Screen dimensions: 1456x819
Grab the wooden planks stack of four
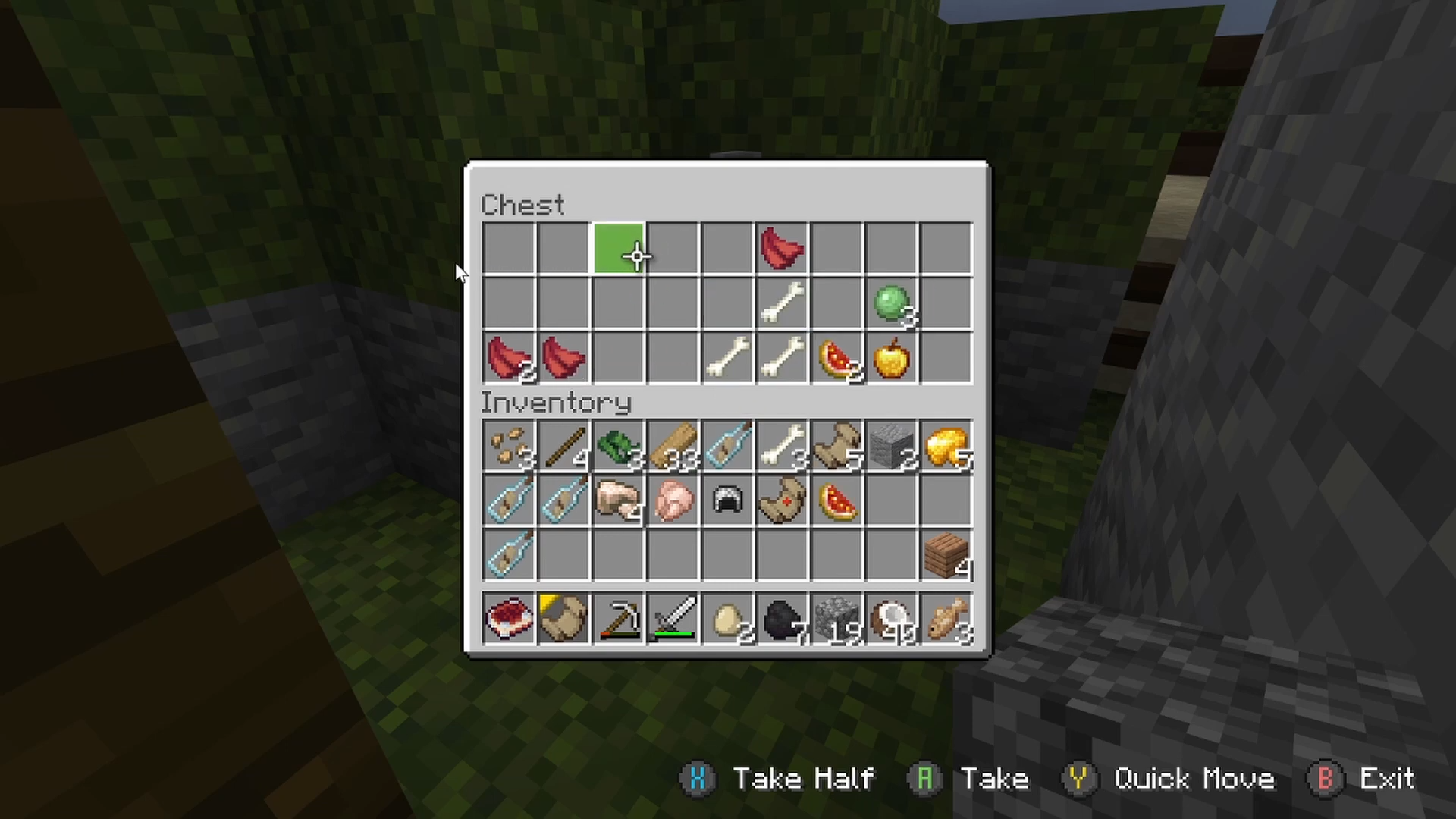coord(946,555)
